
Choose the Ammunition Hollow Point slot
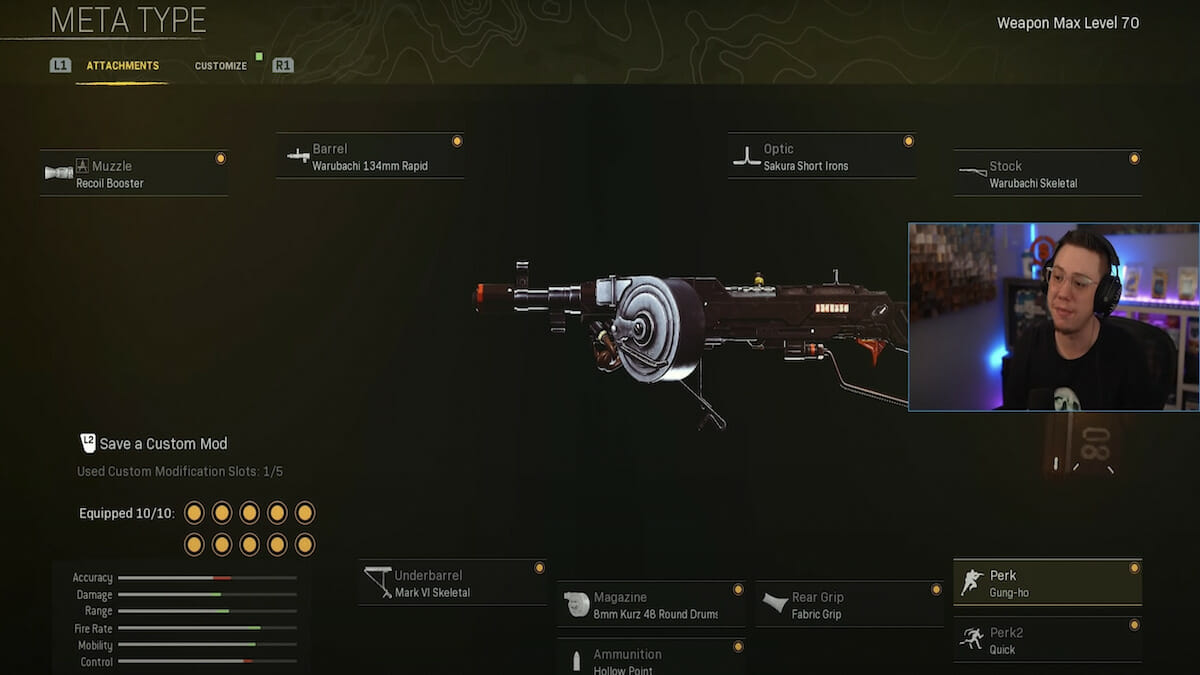click(x=651, y=660)
